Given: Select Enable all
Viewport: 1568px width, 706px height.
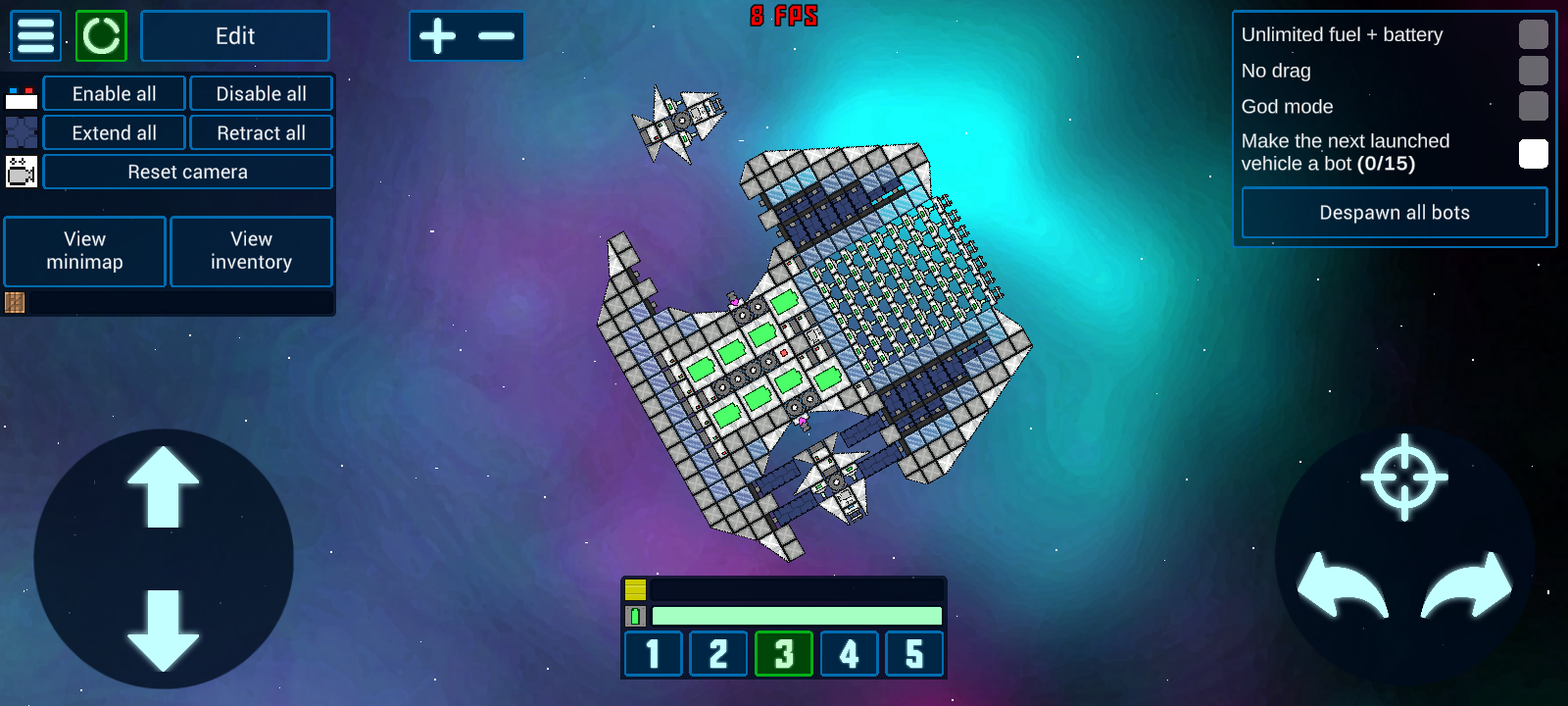Looking at the screenshot, I should point(114,94).
